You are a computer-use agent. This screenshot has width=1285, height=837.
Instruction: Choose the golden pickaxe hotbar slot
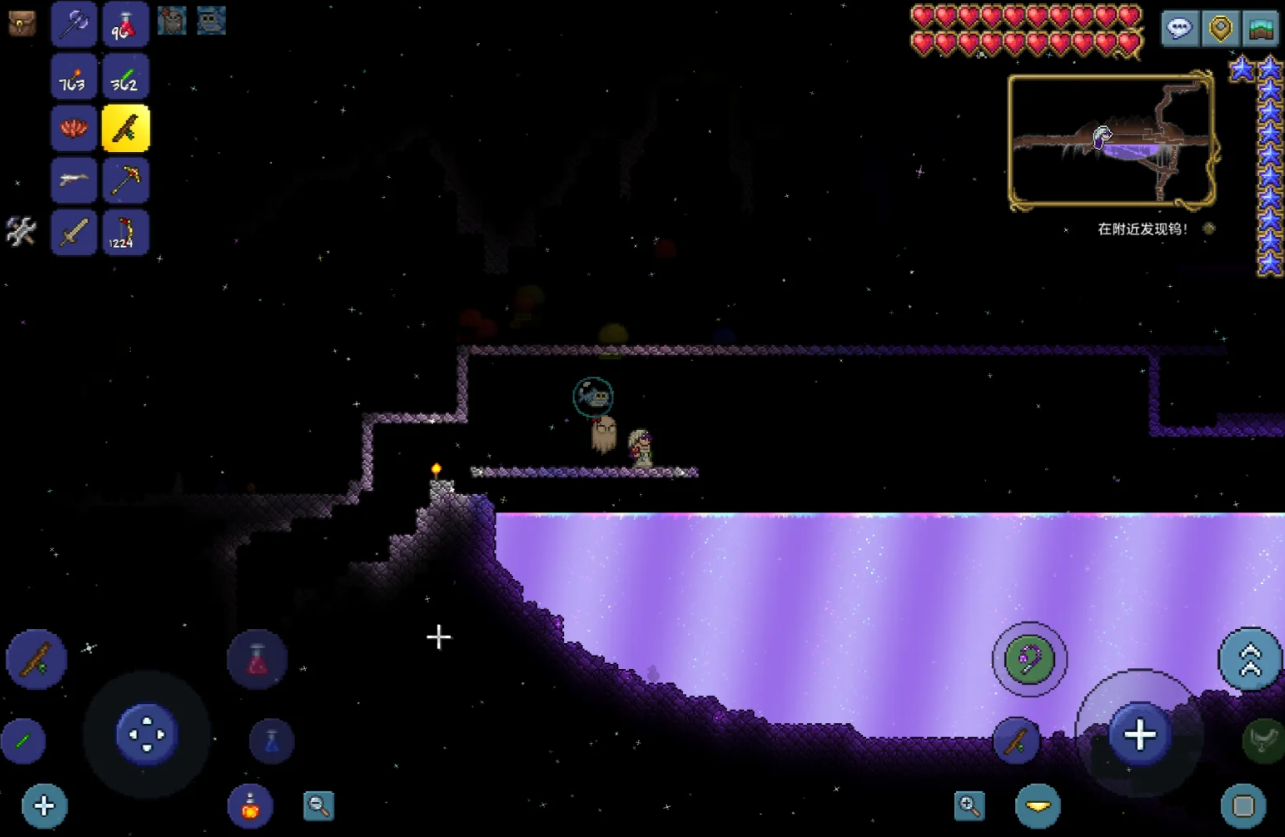pyautogui.click(x=126, y=180)
